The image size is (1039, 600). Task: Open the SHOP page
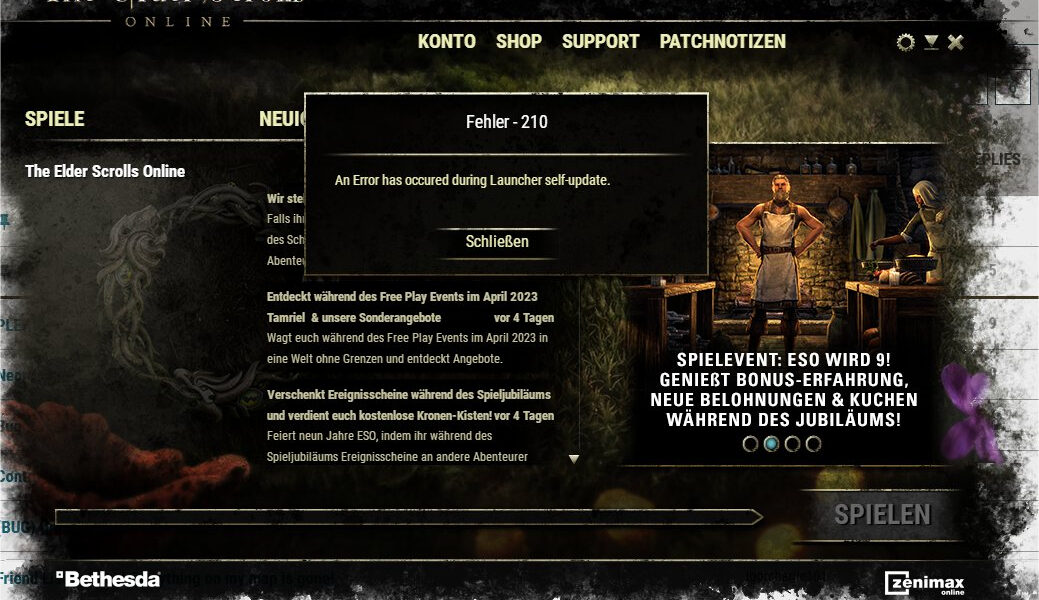(519, 42)
